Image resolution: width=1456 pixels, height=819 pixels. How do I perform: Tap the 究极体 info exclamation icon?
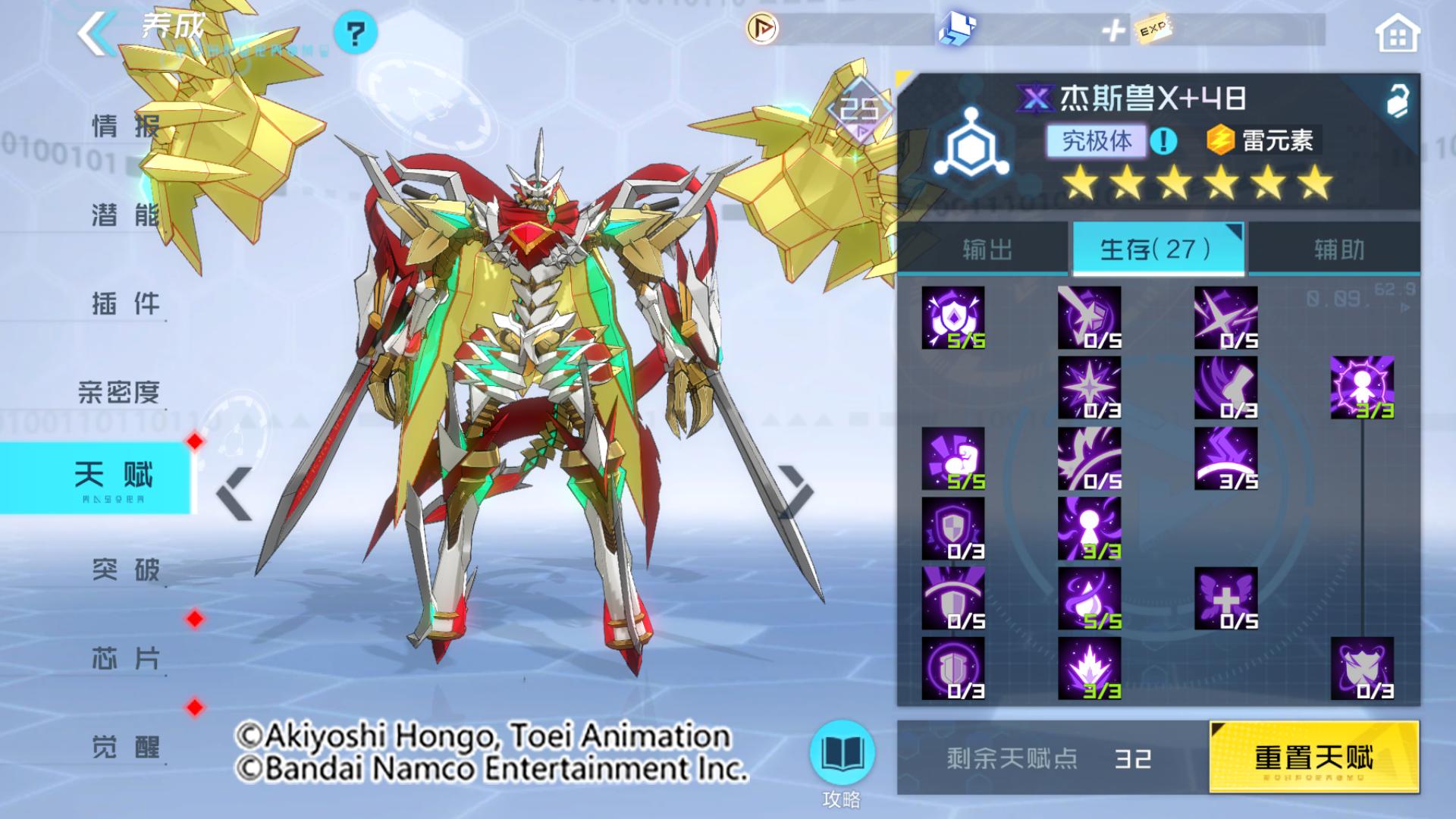point(1163,140)
